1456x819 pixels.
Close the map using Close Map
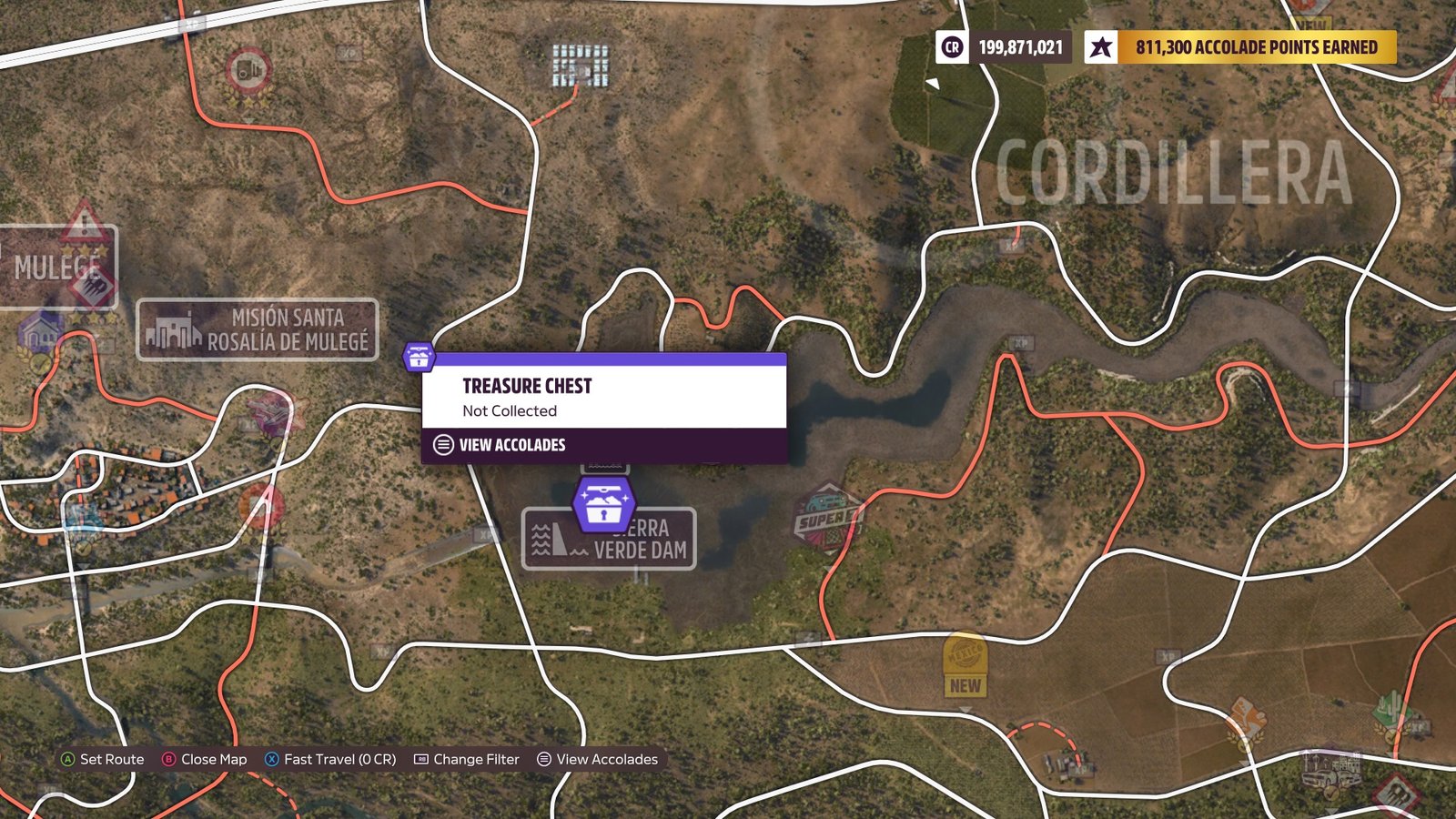point(205,759)
